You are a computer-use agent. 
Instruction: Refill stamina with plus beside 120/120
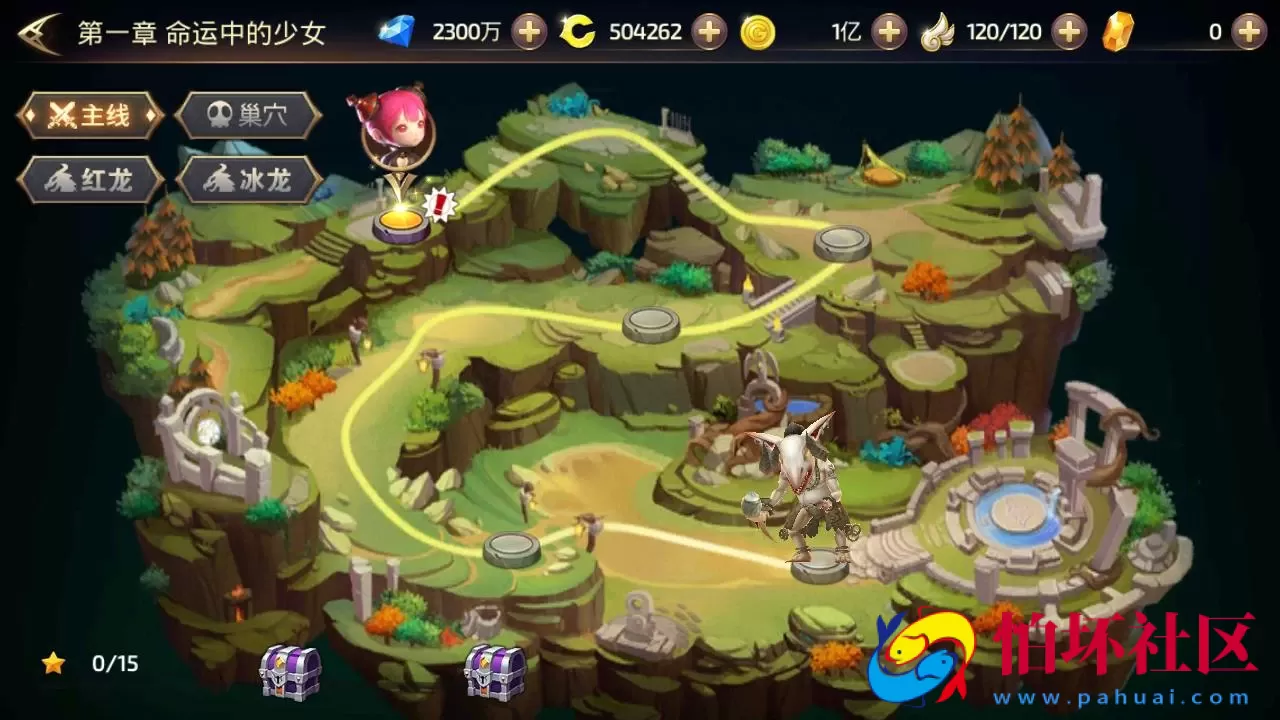coord(1069,32)
